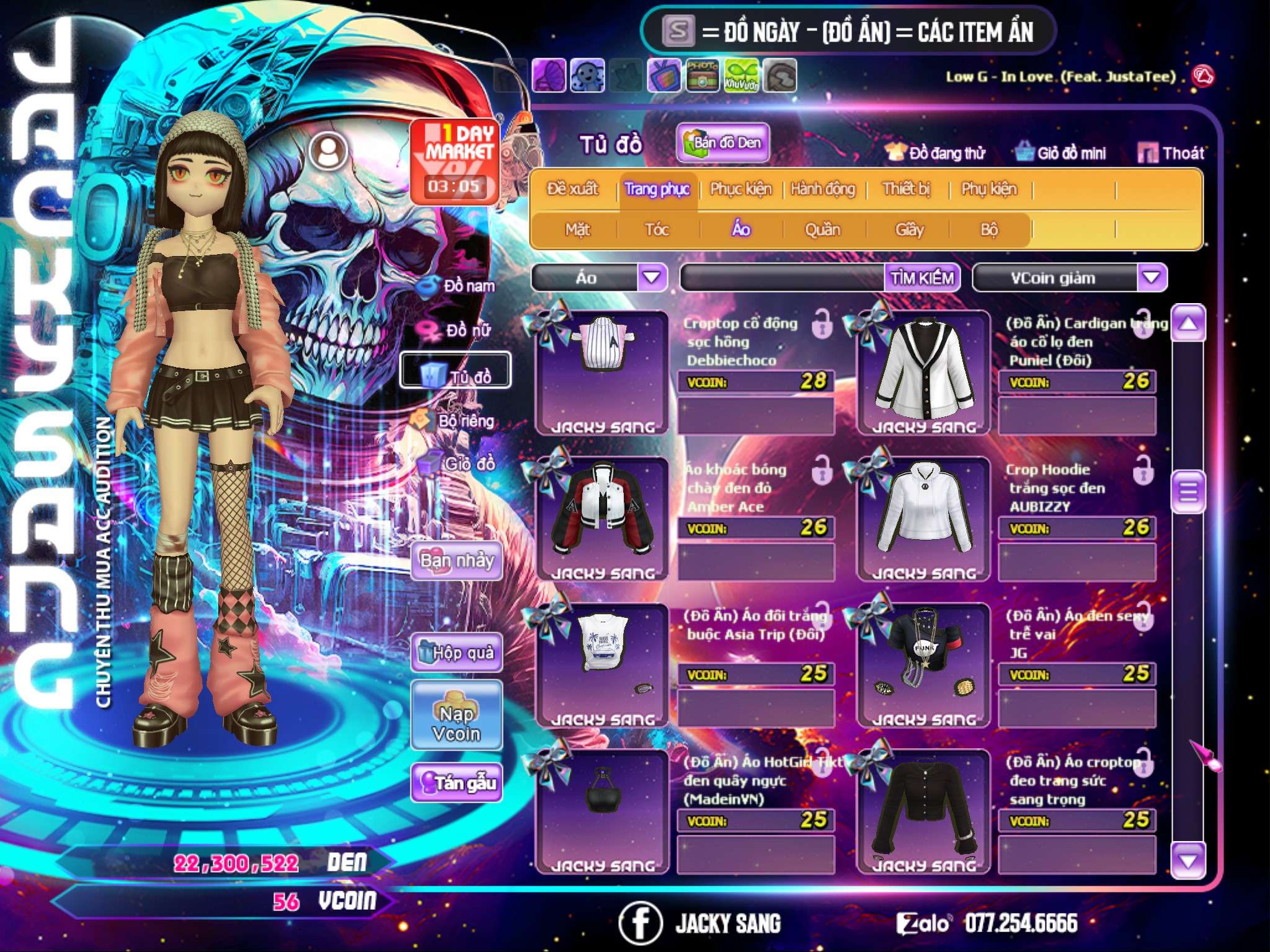Image resolution: width=1270 pixels, height=952 pixels.
Task: Select the Giầy subcategory
Action: click(x=909, y=230)
